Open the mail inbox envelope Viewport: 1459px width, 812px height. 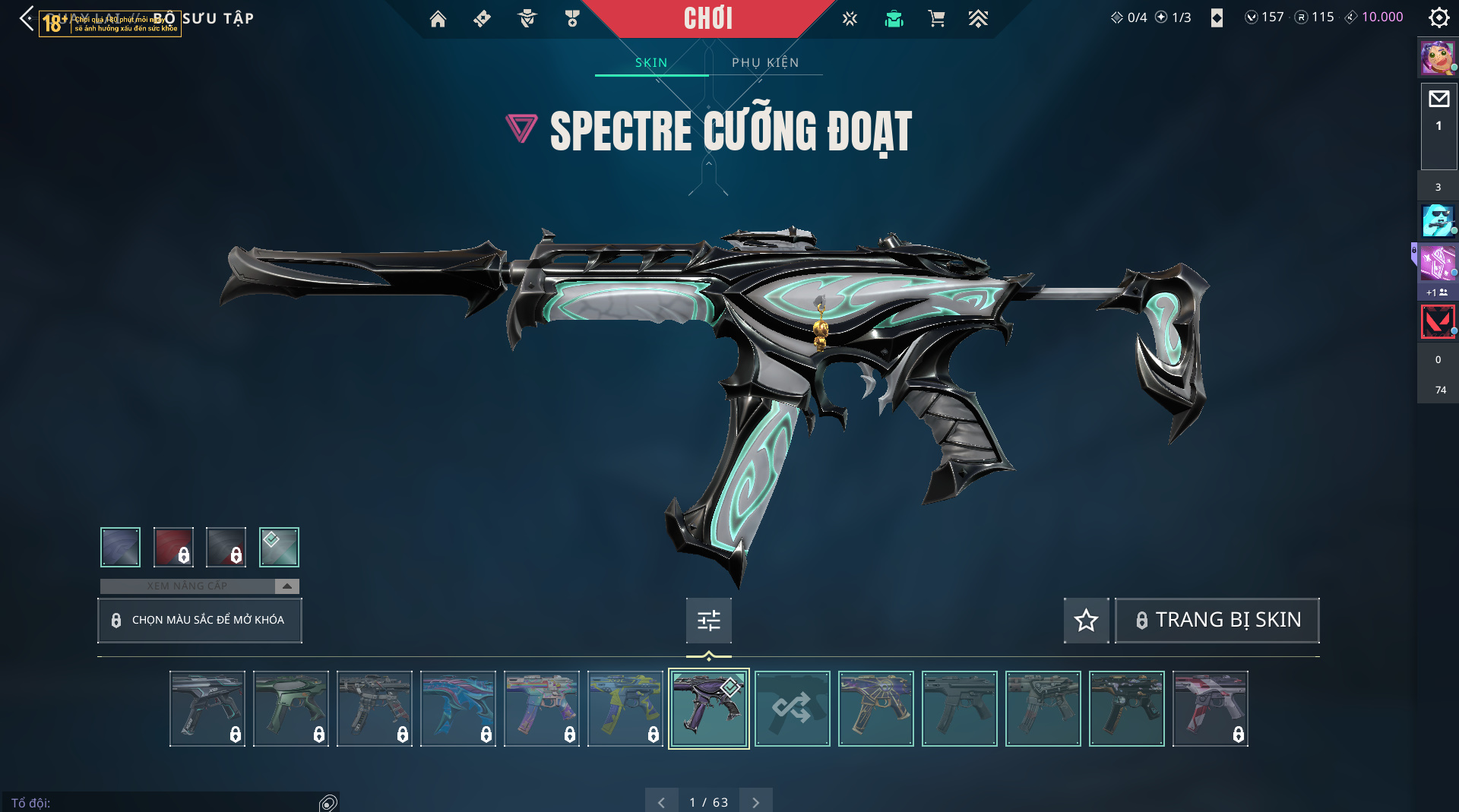pyautogui.click(x=1438, y=99)
